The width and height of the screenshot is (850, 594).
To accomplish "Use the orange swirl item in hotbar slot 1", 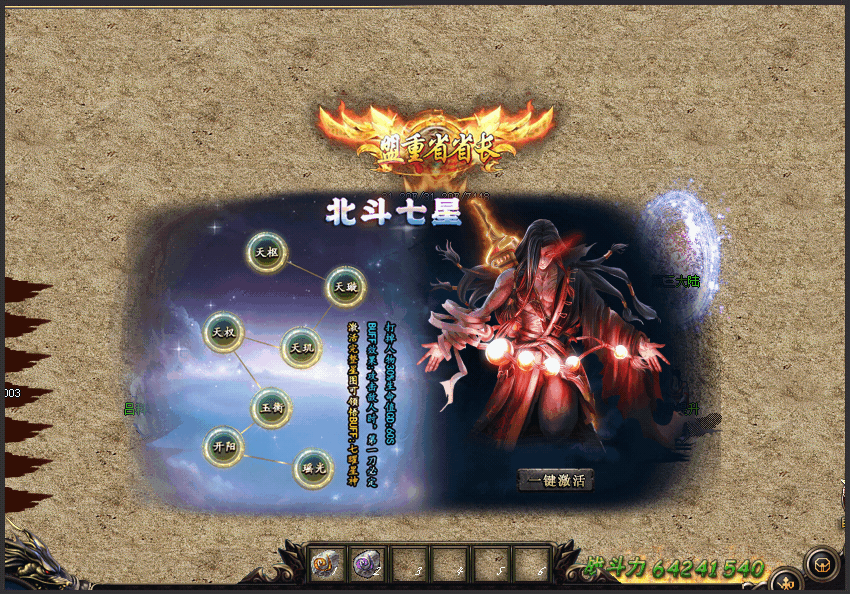I will pyautogui.click(x=327, y=564).
